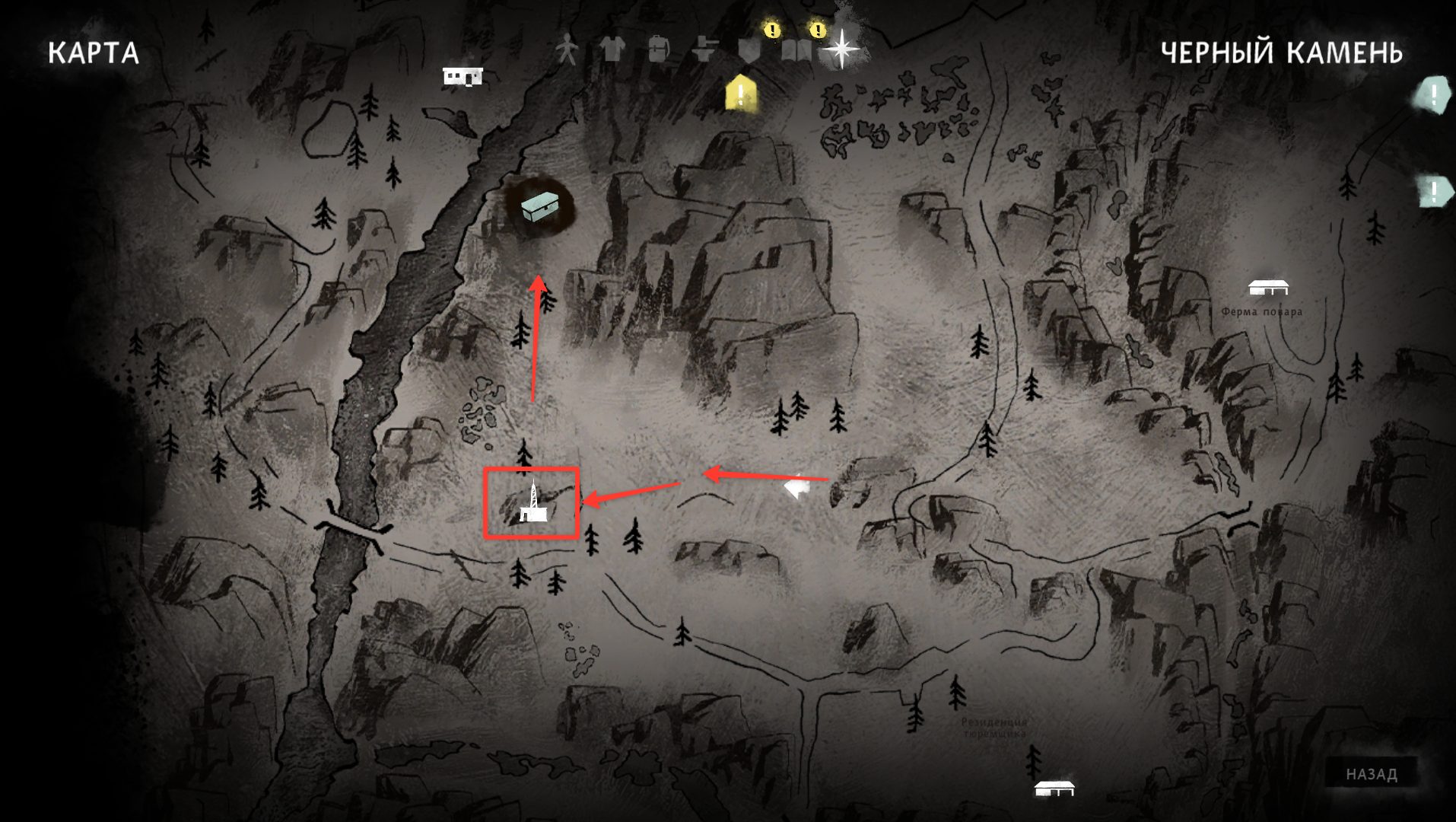Select the white trailer map marker

tap(463, 76)
